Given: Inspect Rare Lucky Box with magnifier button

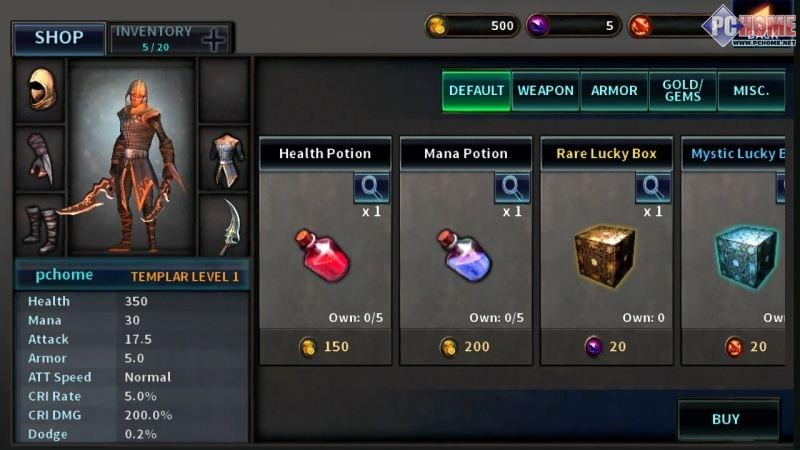Looking at the screenshot, I should 653,187.
